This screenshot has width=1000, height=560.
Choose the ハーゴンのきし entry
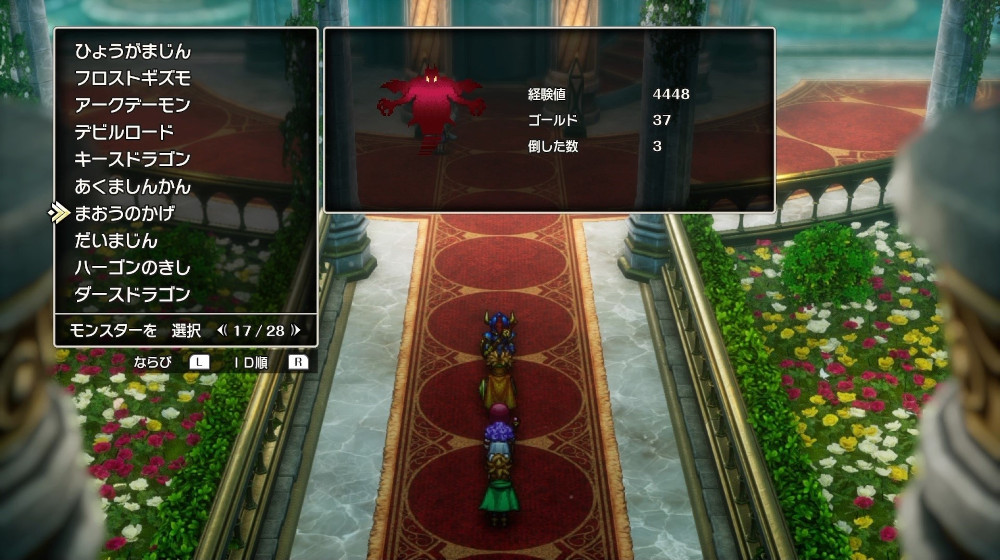[x=132, y=267]
